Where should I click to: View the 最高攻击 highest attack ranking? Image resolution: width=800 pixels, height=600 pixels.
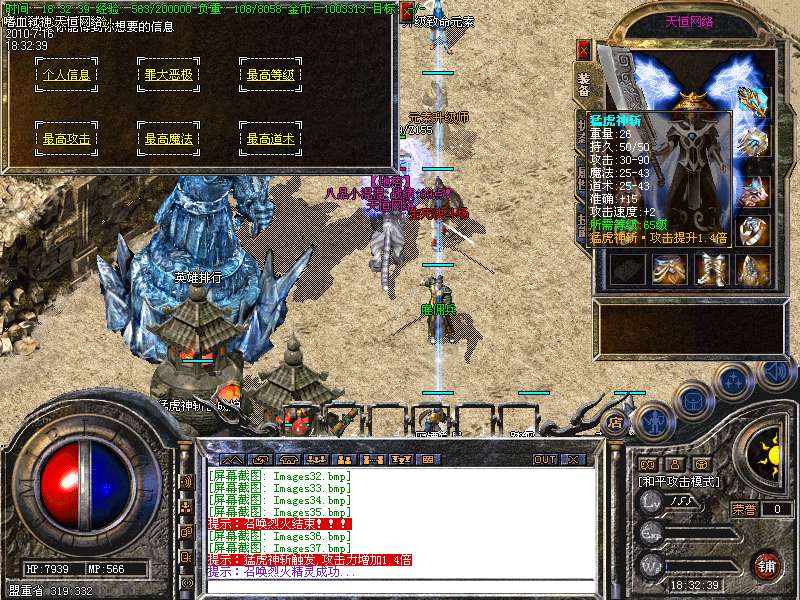[x=66, y=139]
